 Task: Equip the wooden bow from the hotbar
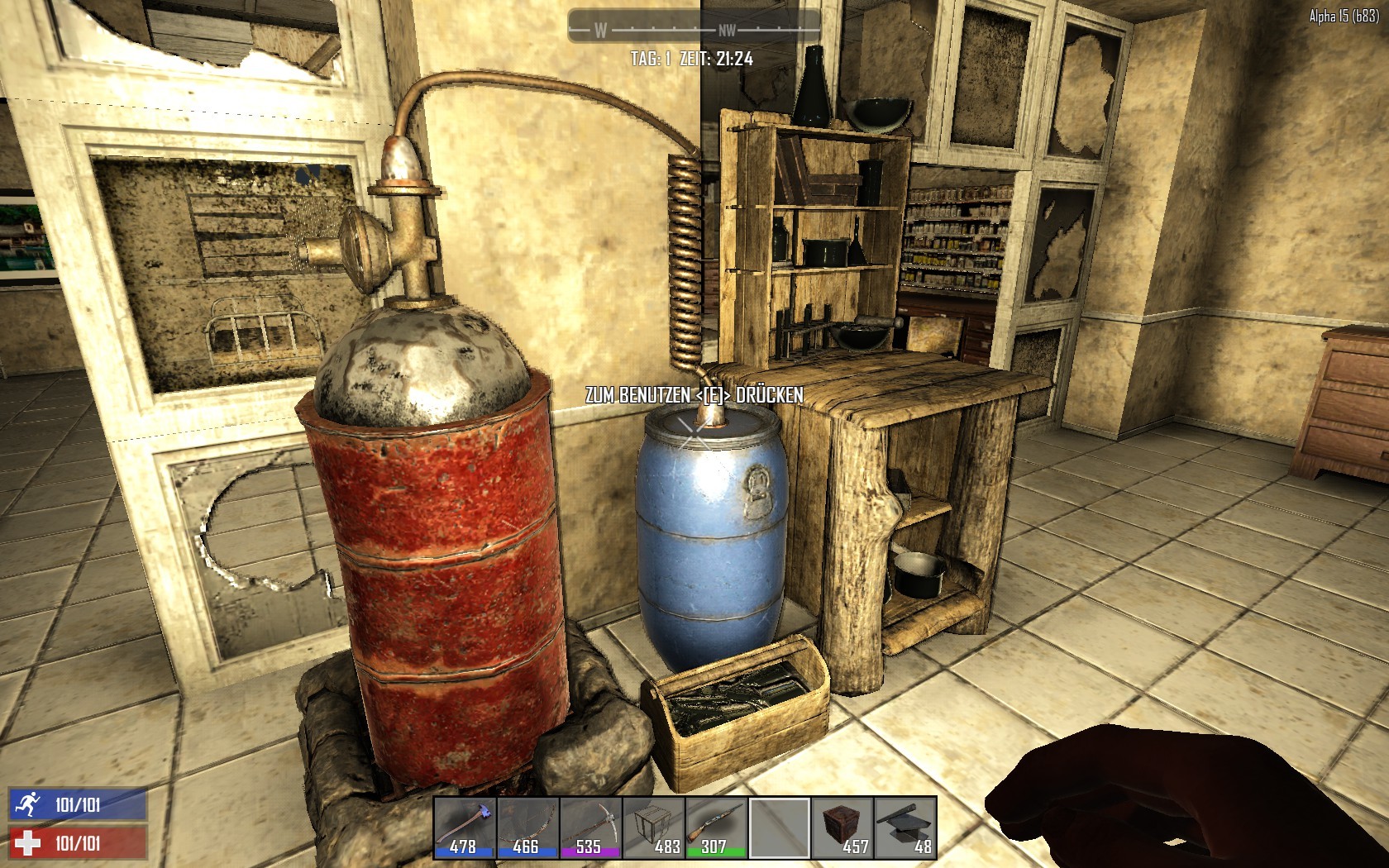[527, 827]
